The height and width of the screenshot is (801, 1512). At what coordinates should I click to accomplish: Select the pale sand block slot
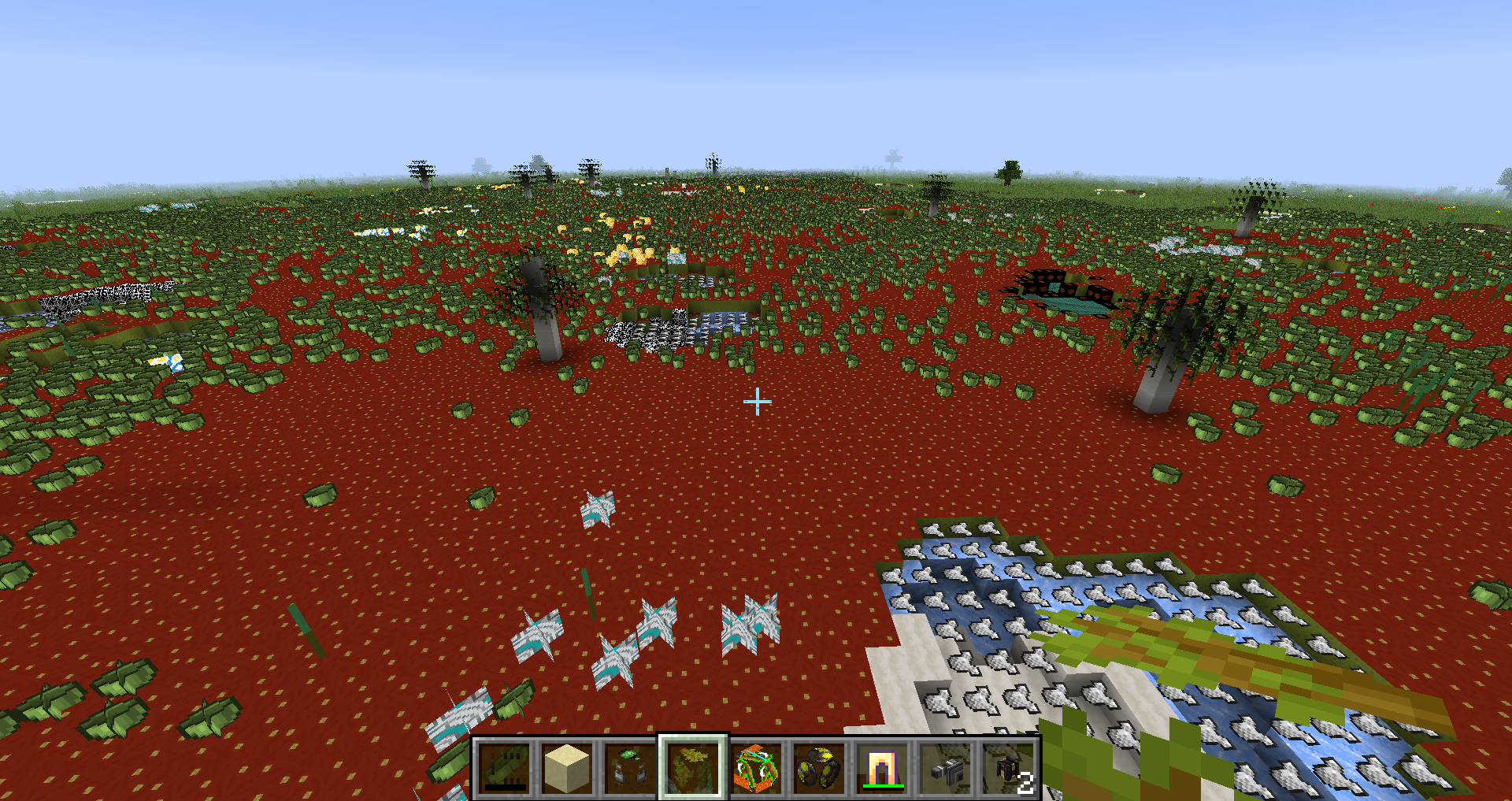[567, 768]
